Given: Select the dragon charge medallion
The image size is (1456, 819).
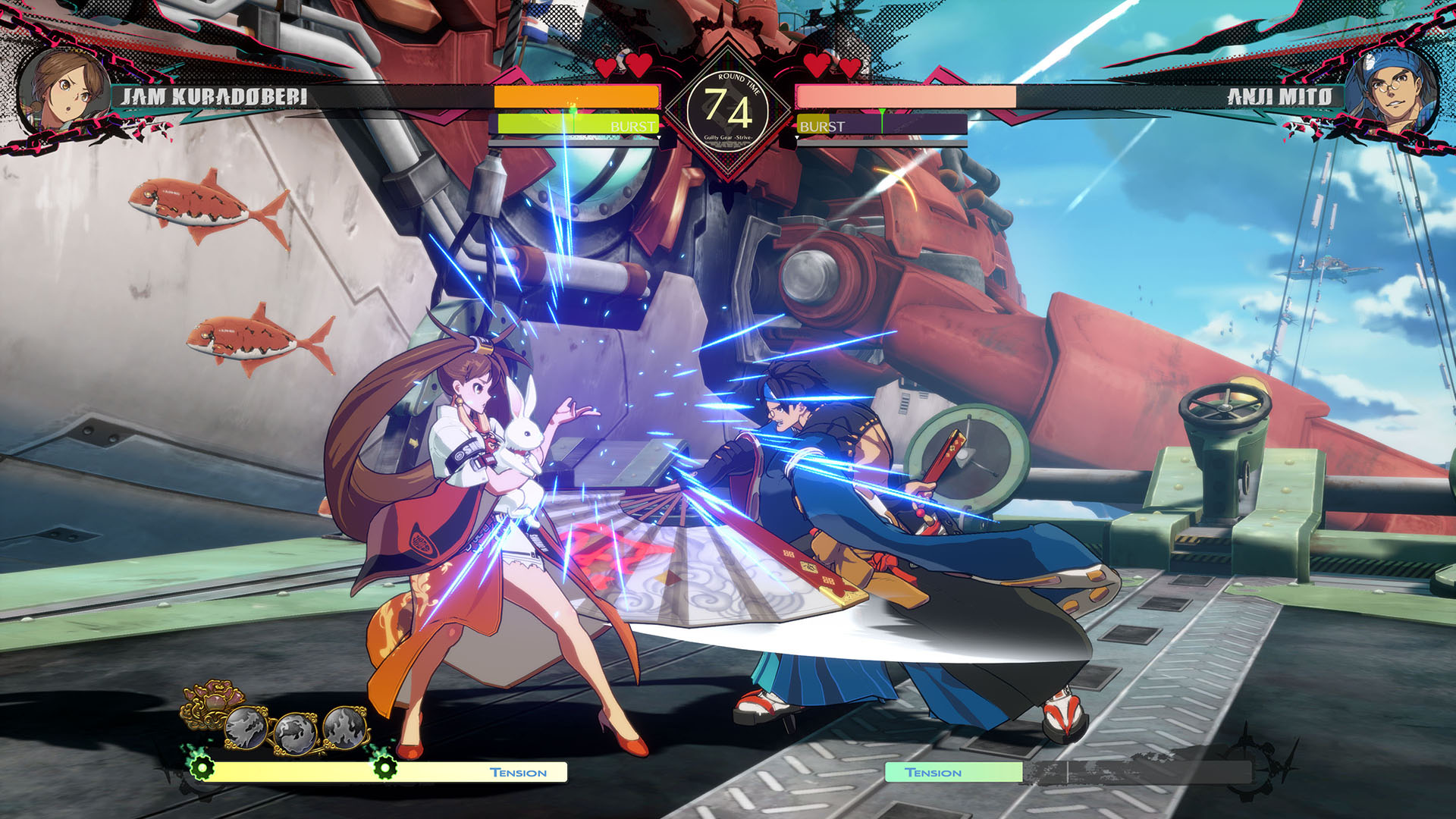Looking at the screenshot, I should click(x=246, y=728).
